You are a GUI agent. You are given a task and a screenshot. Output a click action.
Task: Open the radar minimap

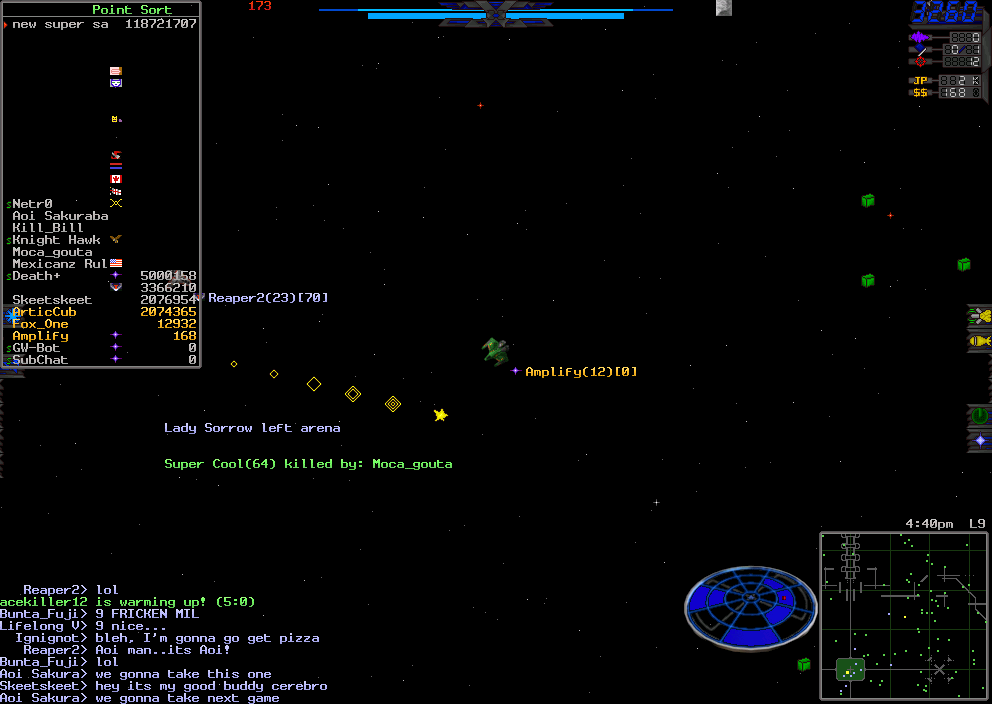[903, 615]
